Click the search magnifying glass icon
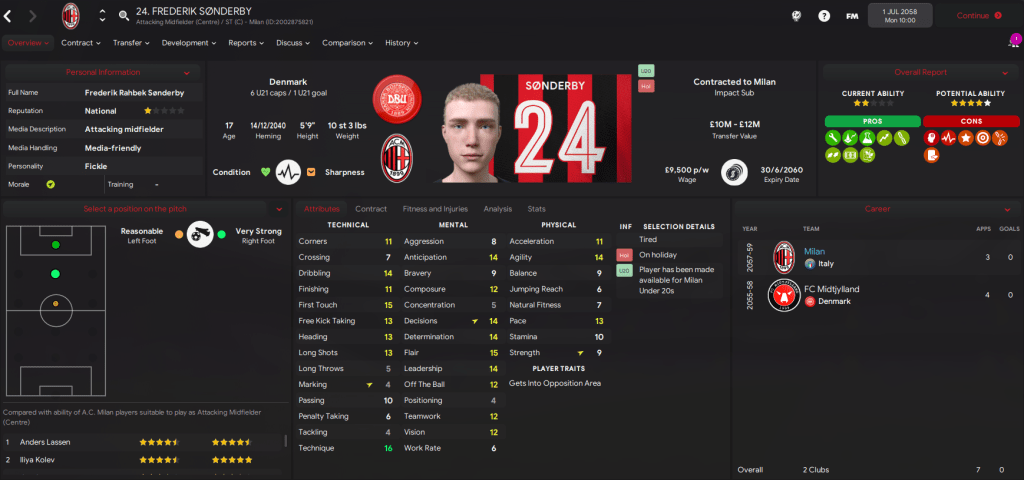Viewport: 1024px width, 480px height. pyautogui.click(x=124, y=16)
